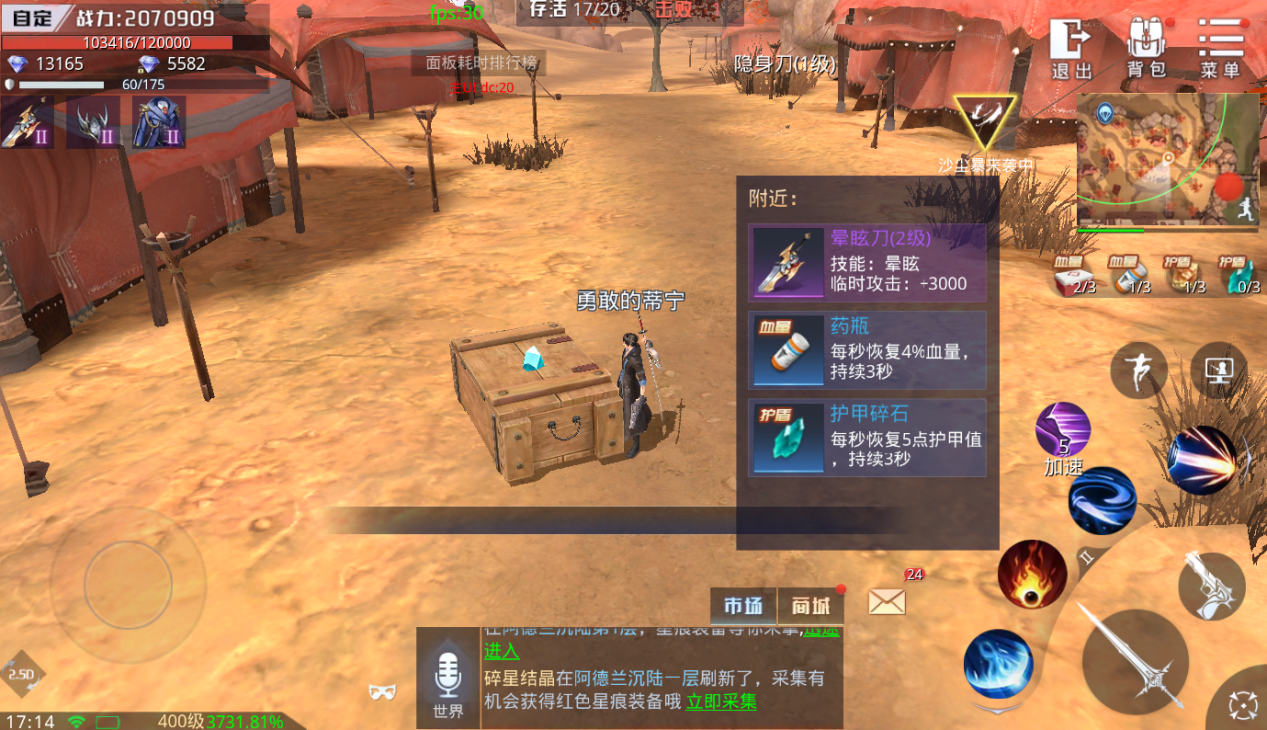Follow the 立即采集 link in chat
Screen dimensions: 1267x730
[x=721, y=702]
